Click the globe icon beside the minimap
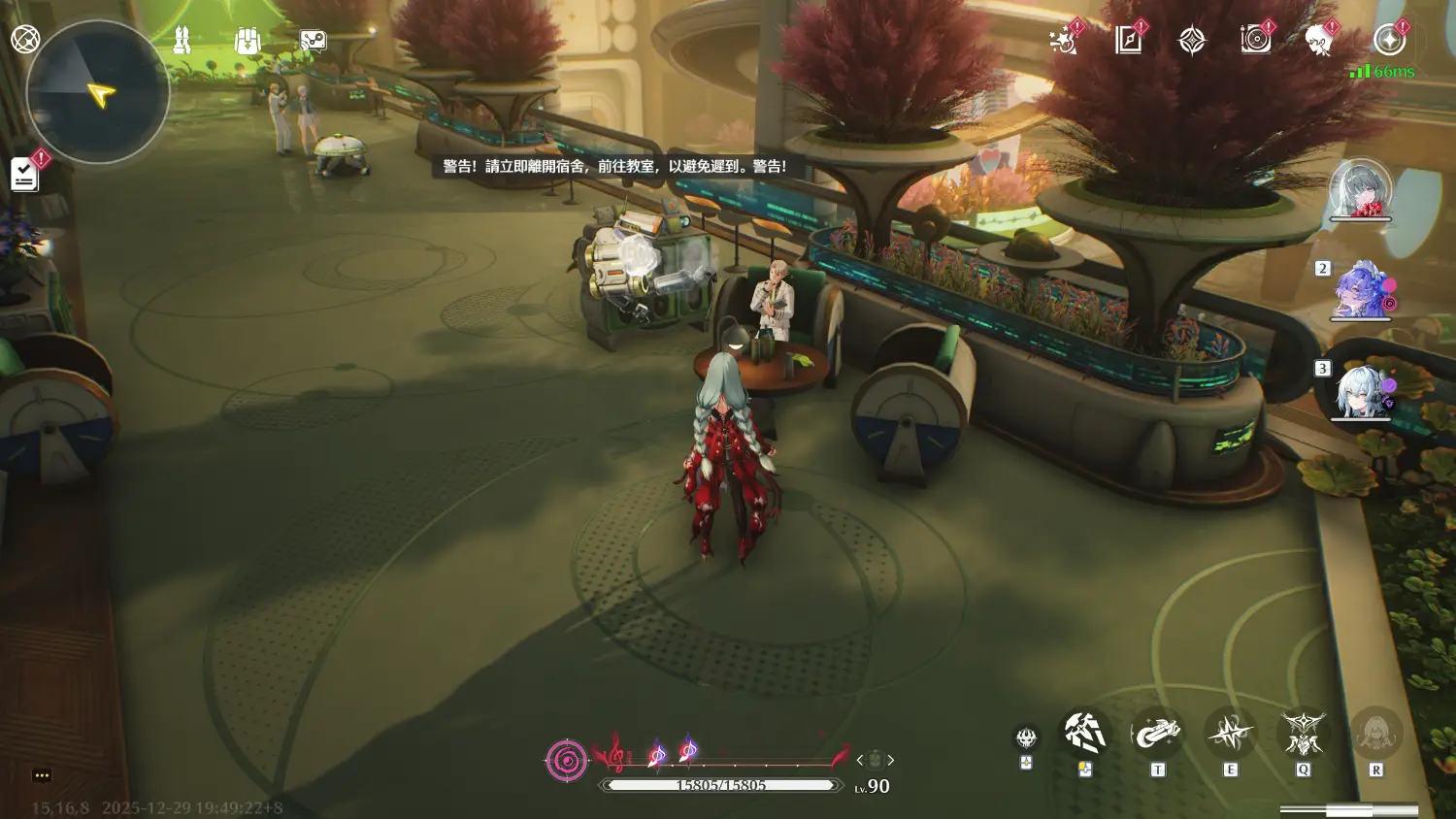The image size is (1456, 819). pyautogui.click(x=25, y=40)
